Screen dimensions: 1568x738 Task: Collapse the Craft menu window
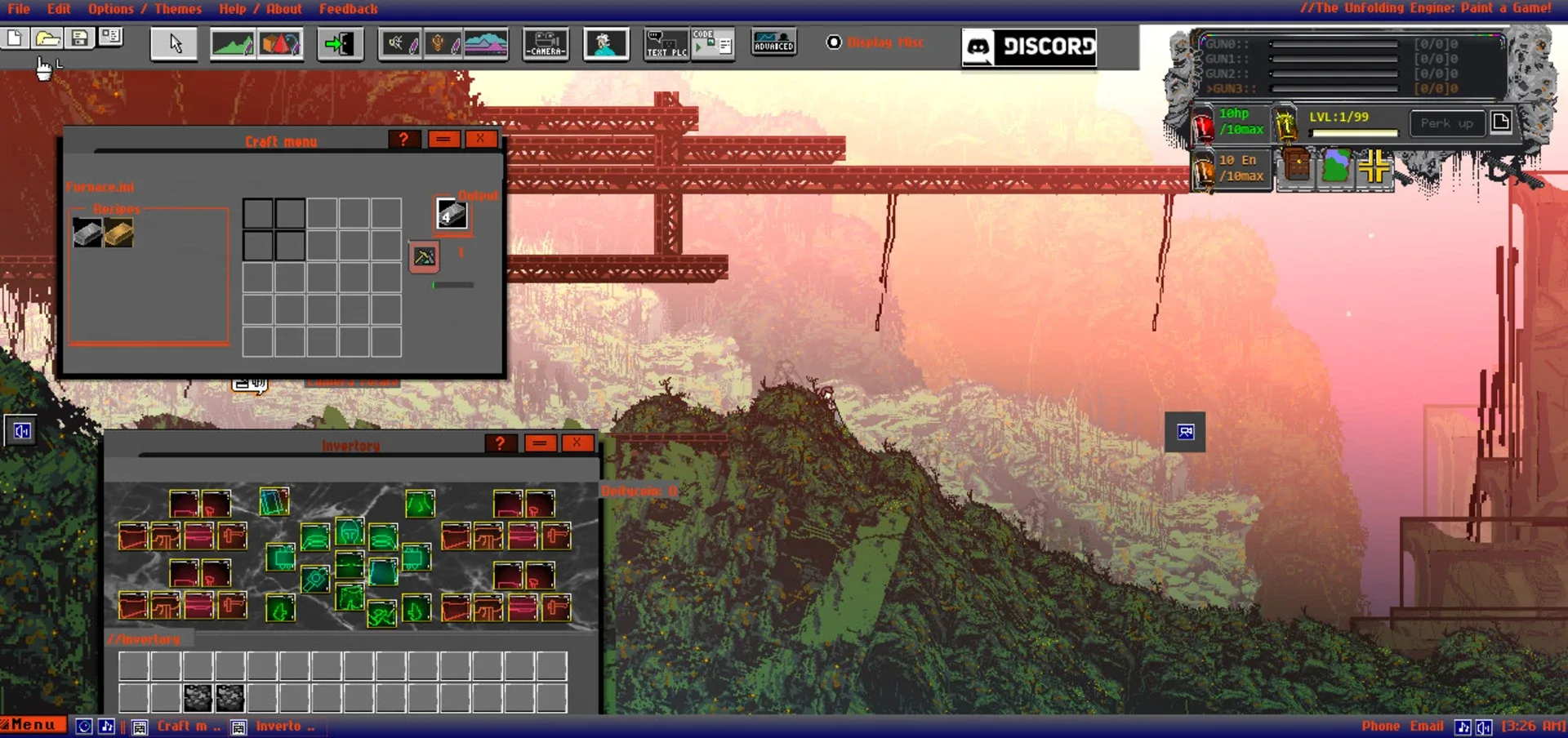tap(443, 139)
